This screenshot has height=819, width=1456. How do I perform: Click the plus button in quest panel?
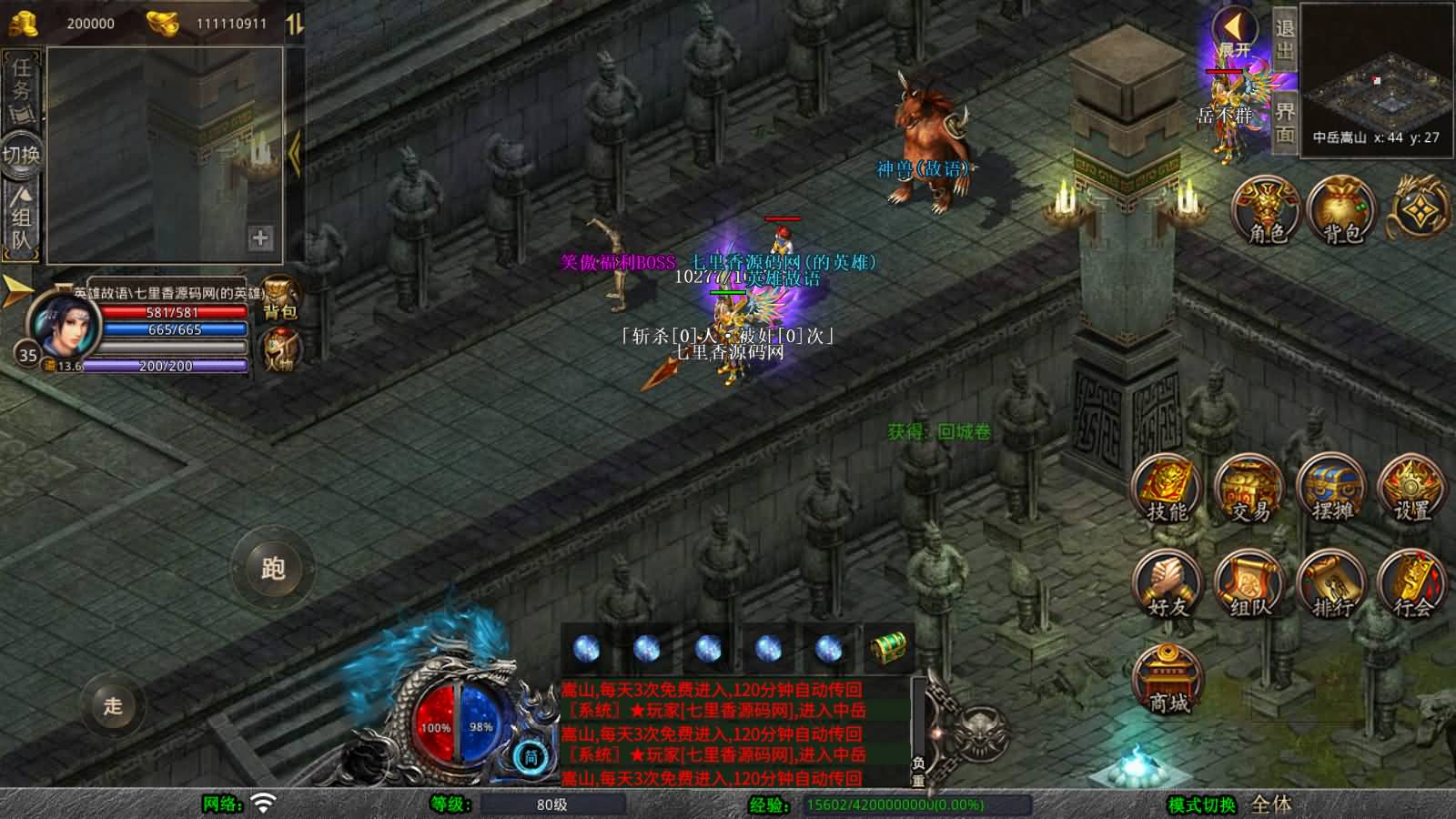click(260, 238)
